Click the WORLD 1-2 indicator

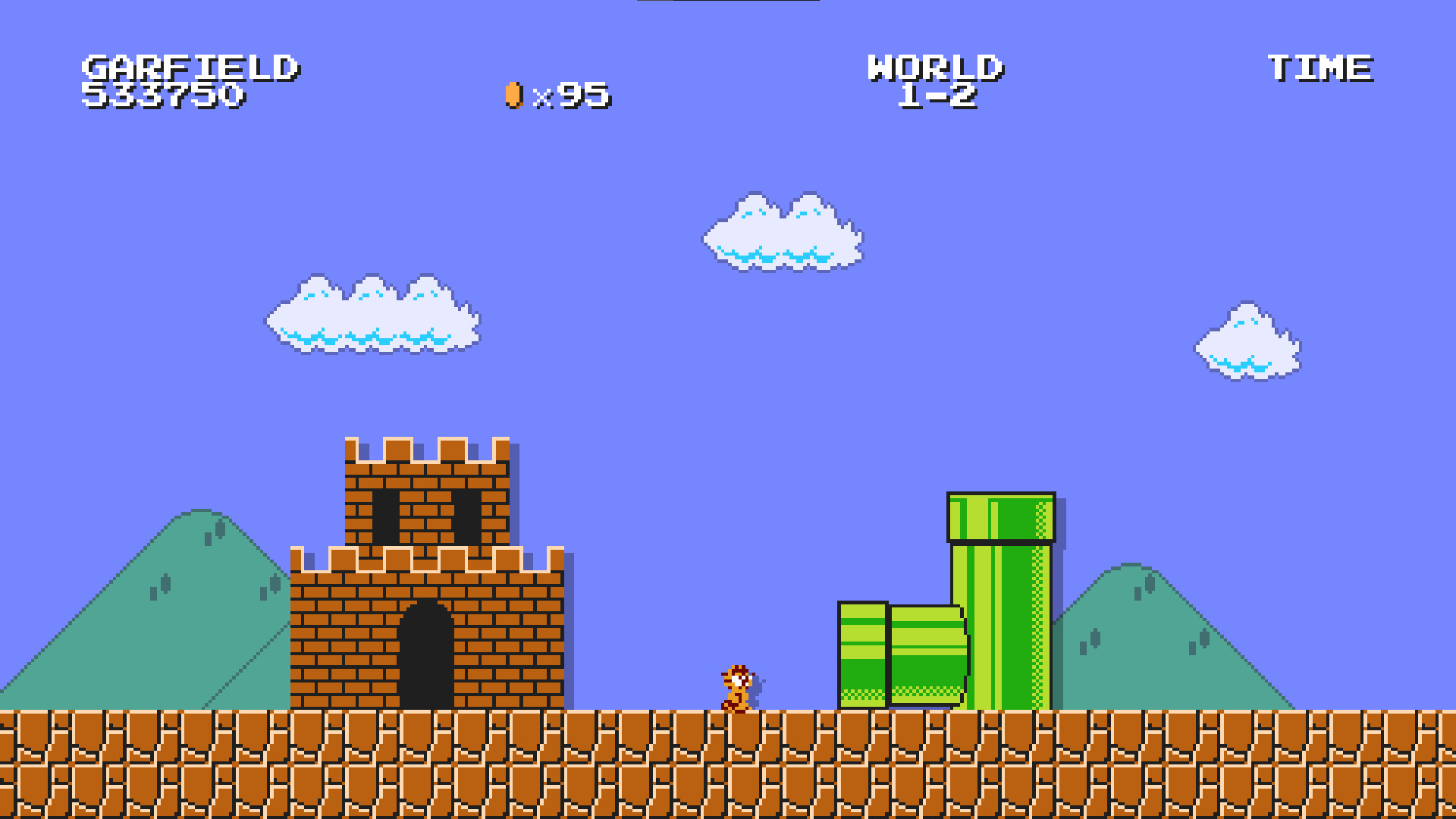pos(937,83)
